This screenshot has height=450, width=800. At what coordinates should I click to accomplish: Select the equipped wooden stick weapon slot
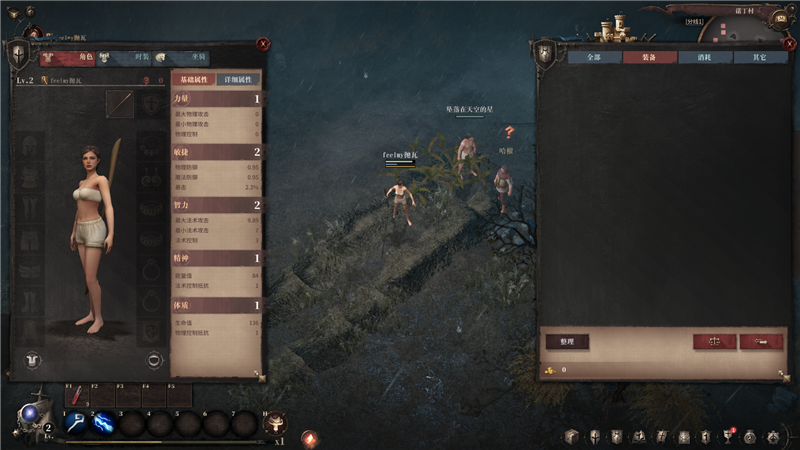(121, 103)
